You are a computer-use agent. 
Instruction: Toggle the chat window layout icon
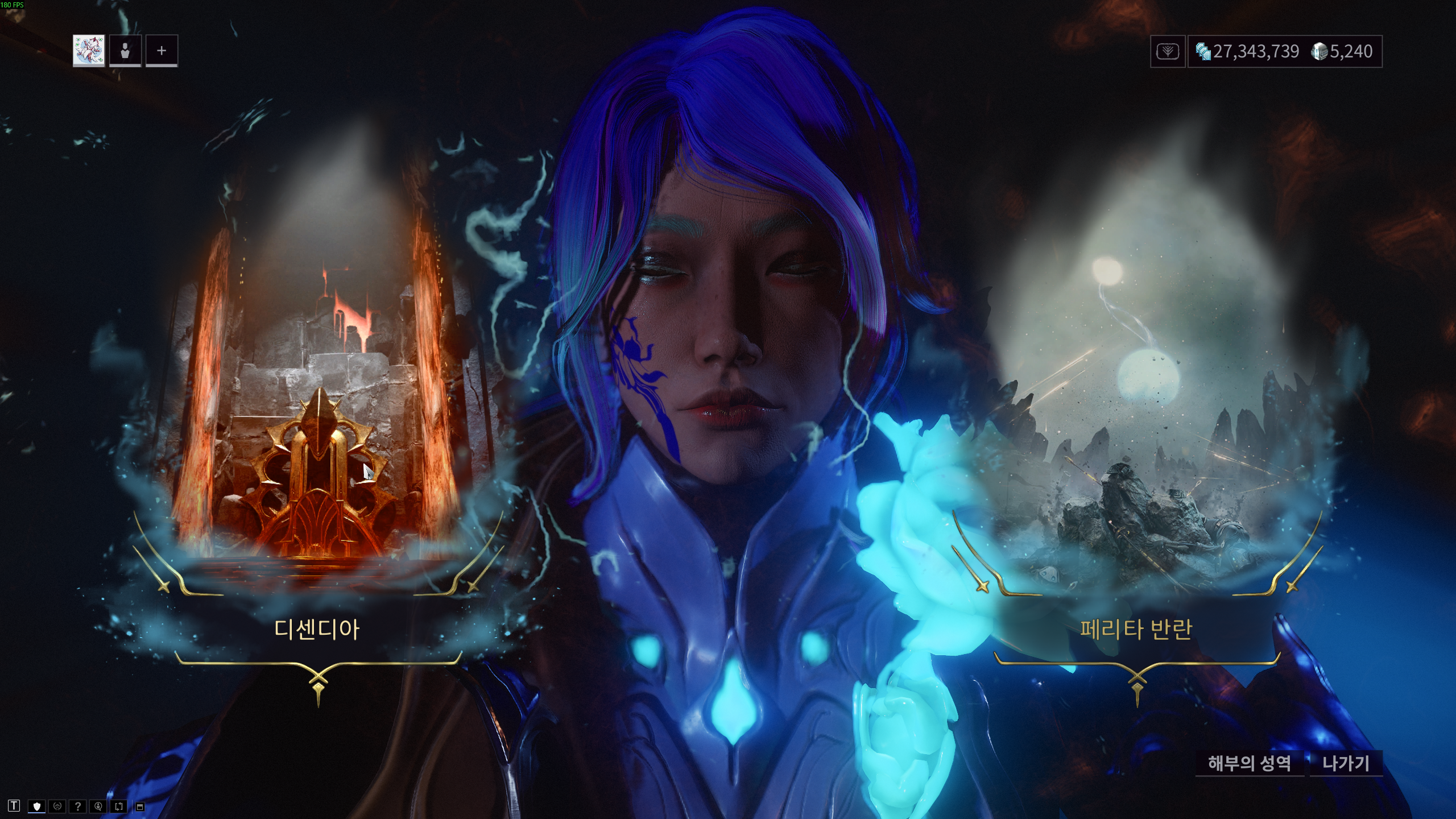[140, 806]
